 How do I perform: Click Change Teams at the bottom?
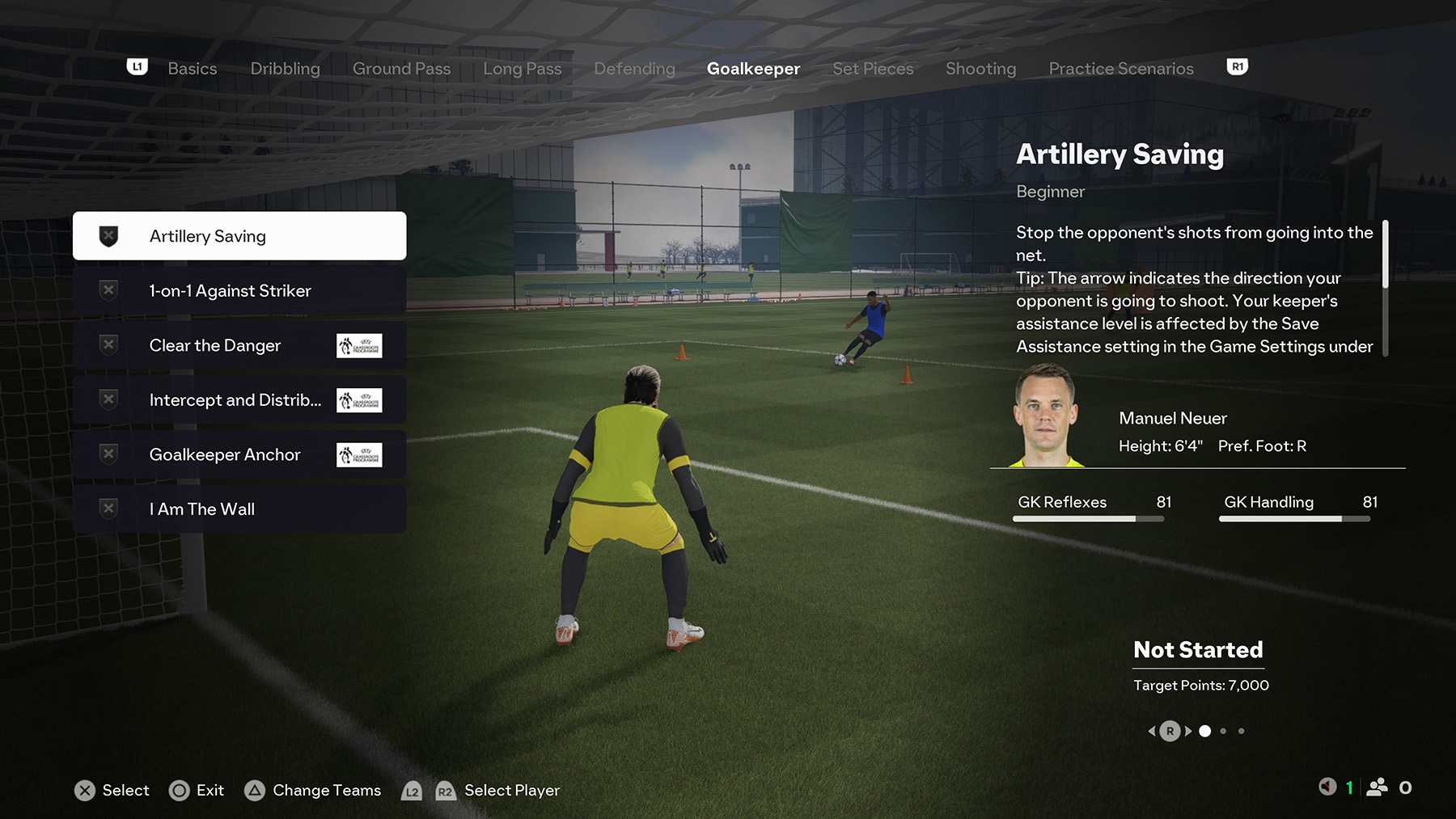pos(326,791)
